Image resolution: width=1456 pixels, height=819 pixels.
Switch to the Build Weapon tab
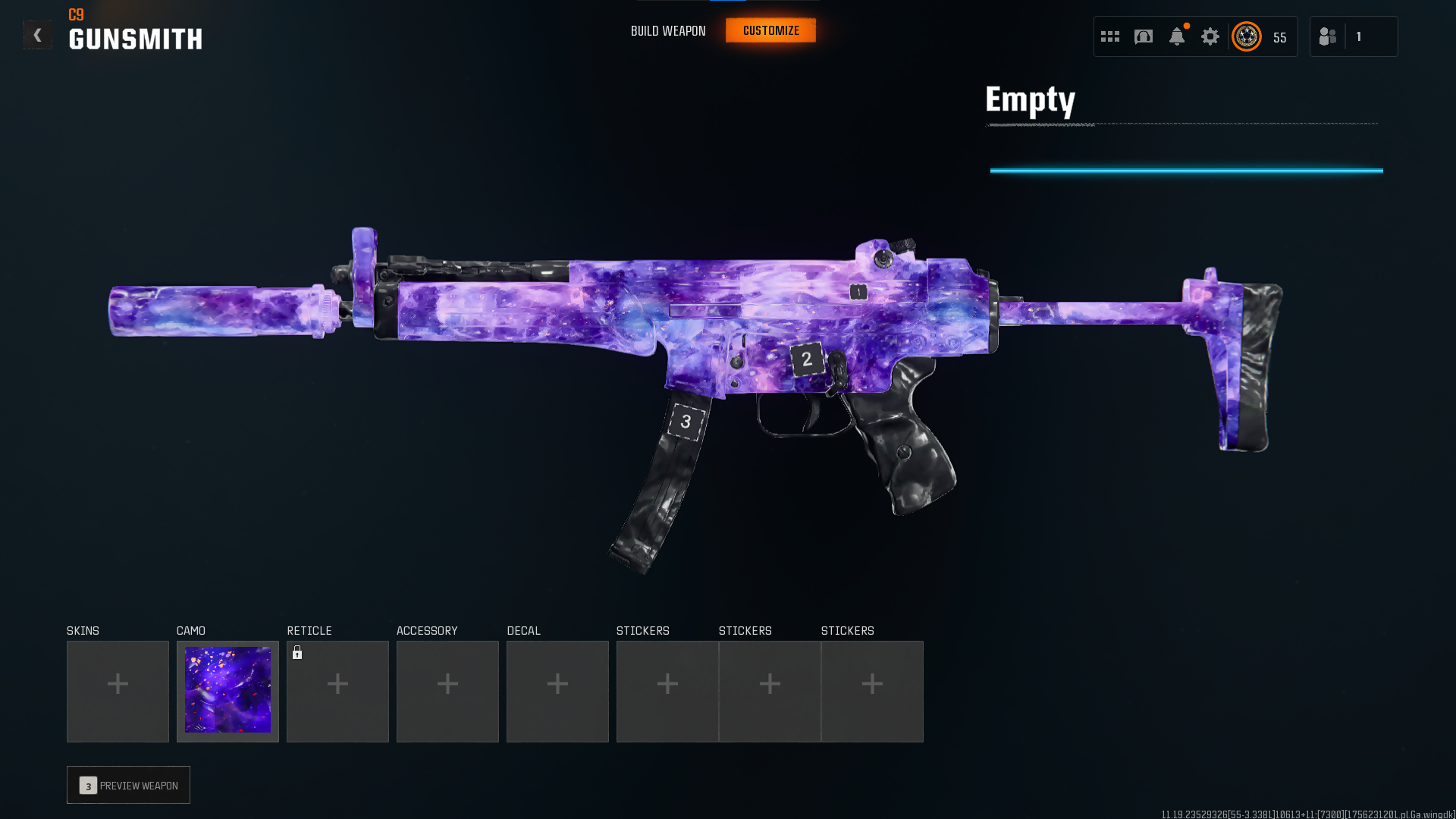[667, 31]
